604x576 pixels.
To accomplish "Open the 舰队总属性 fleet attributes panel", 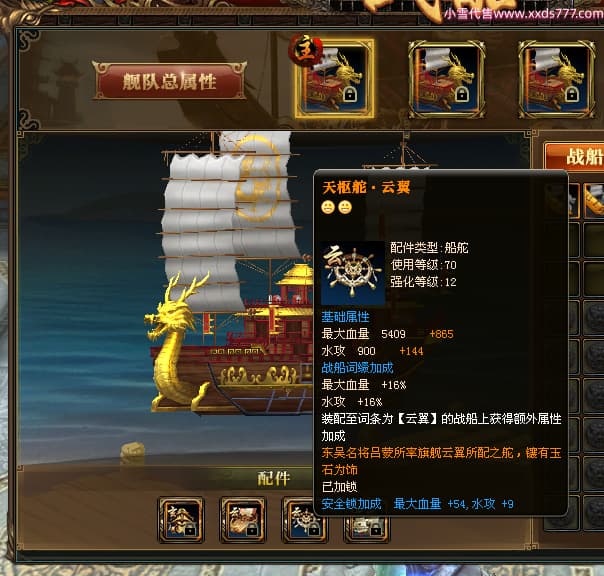I will (169, 82).
